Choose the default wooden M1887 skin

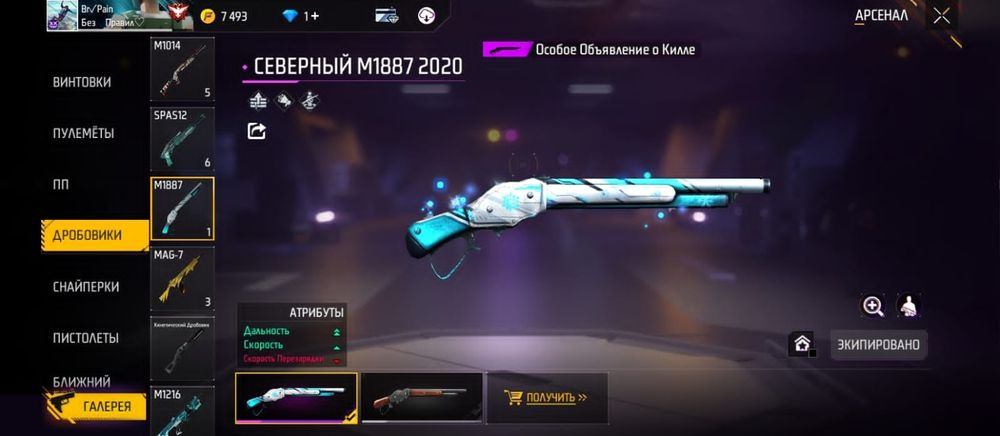(x=421, y=397)
